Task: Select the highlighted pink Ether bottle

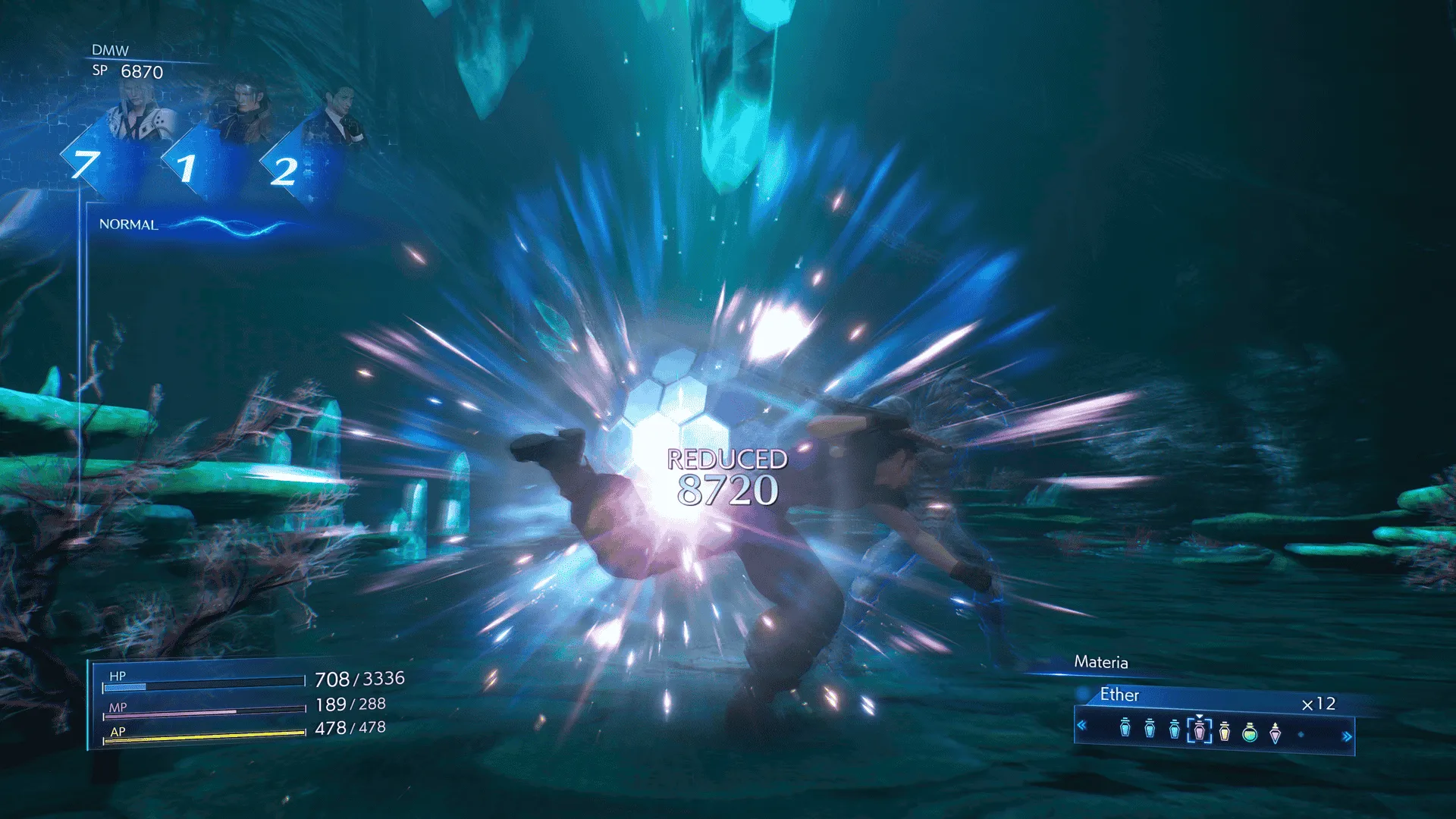Action: coord(1199,731)
